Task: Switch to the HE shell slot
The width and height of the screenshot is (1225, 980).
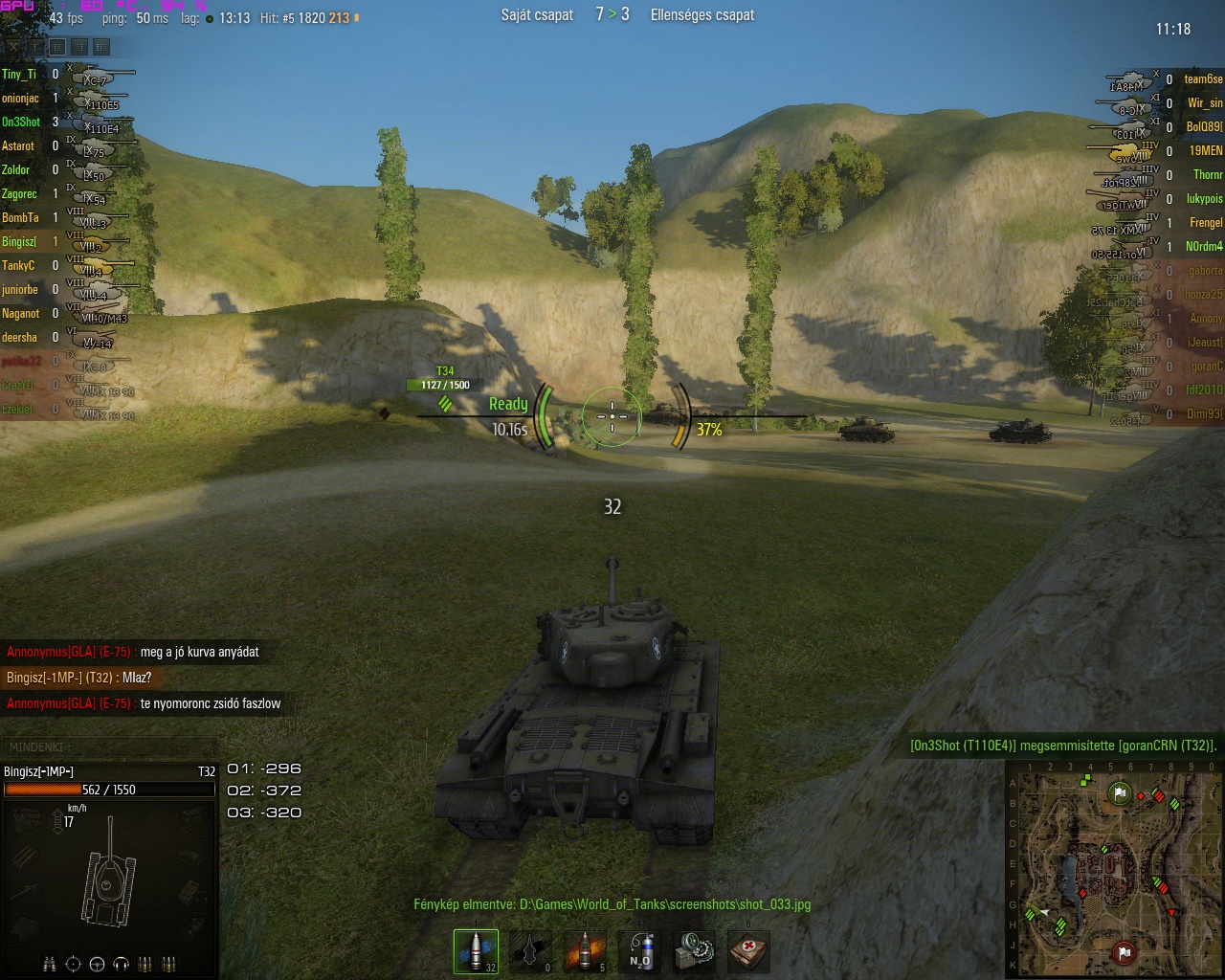Action: pos(585,950)
